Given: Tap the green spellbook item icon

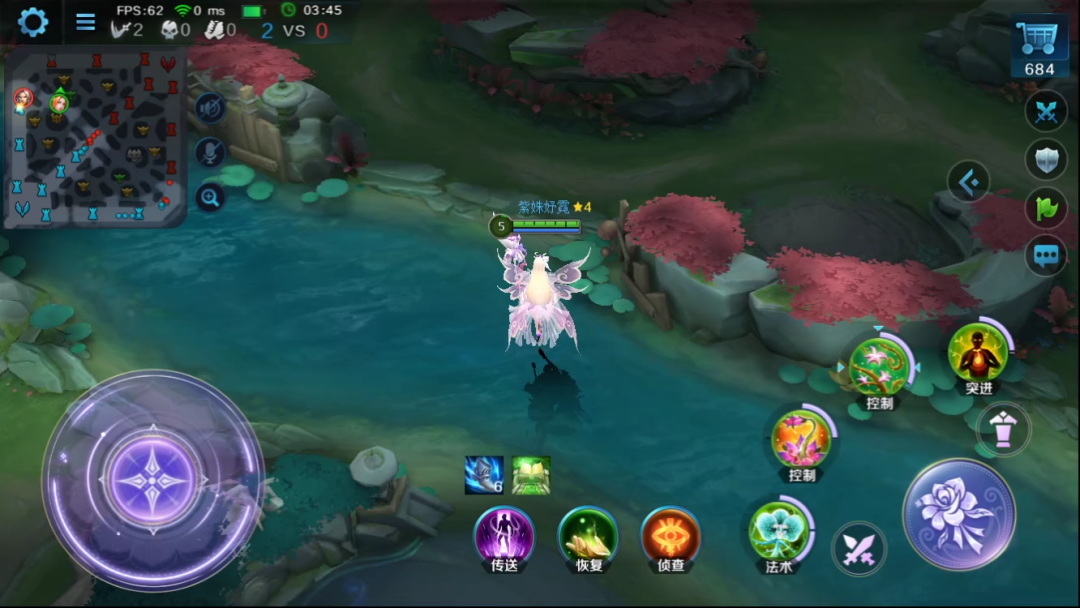Looking at the screenshot, I should [x=531, y=475].
